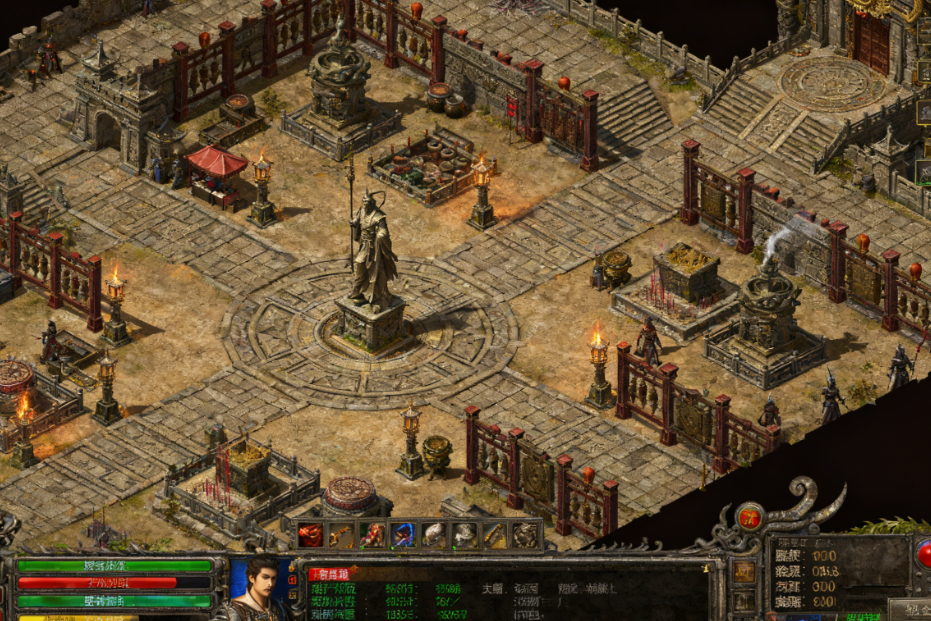The width and height of the screenshot is (931, 621).
Task: Select the grey pouch hotbar slot
Action: pyautogui.click(x=434, y=535)
